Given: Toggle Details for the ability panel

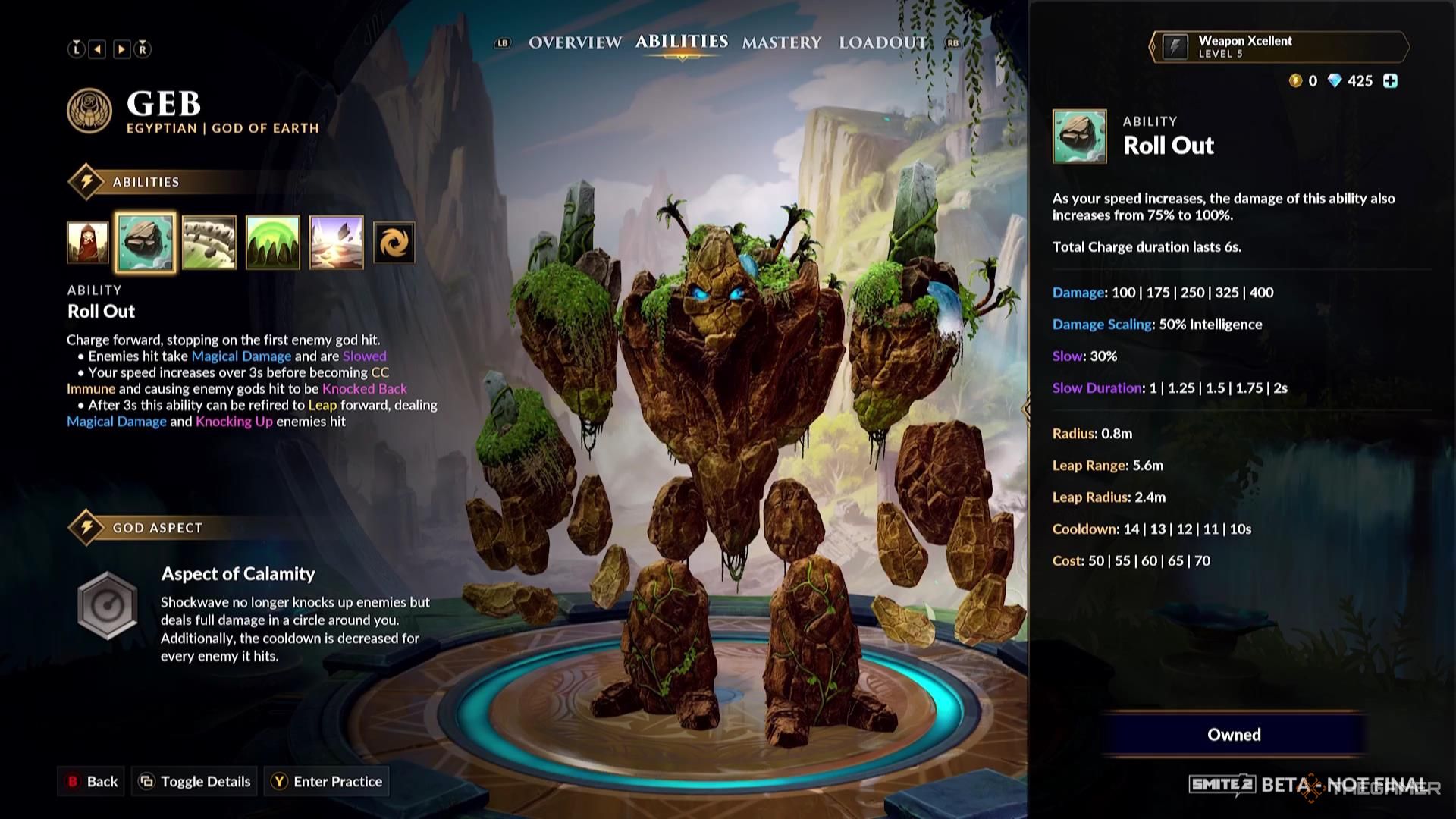Looking at the screenshot, I should coord(193,781).
